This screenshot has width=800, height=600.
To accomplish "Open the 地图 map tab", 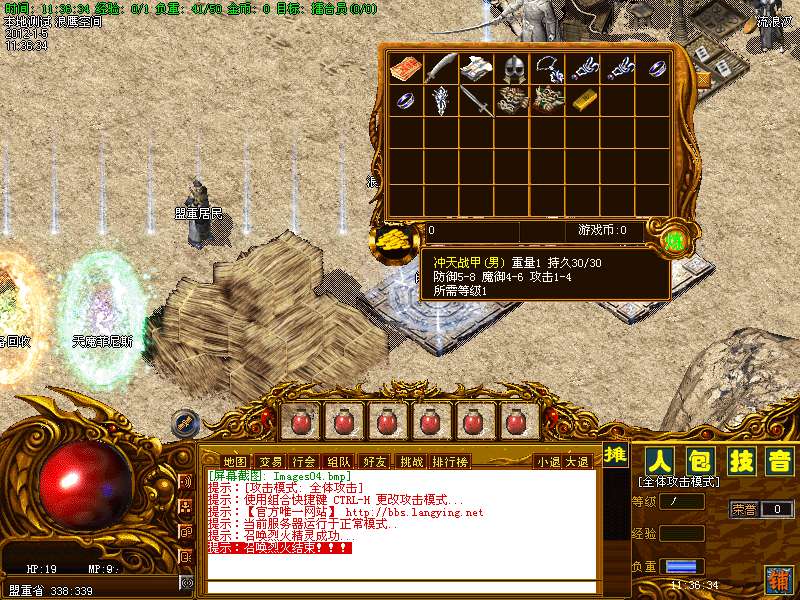I will point(234,461).
